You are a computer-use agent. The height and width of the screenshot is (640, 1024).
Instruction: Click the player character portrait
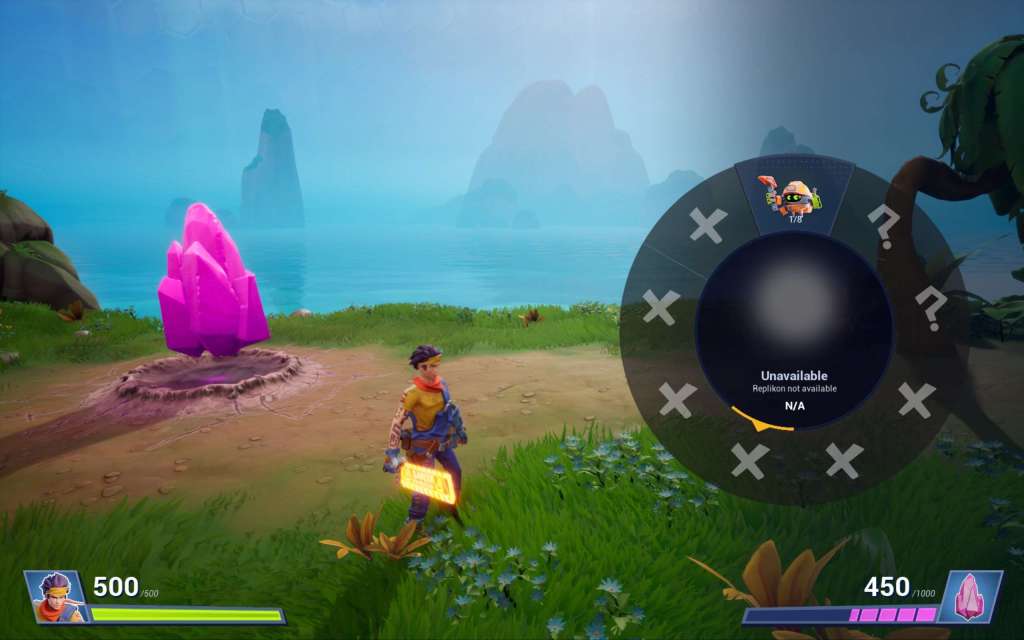[x=55, y=596]
